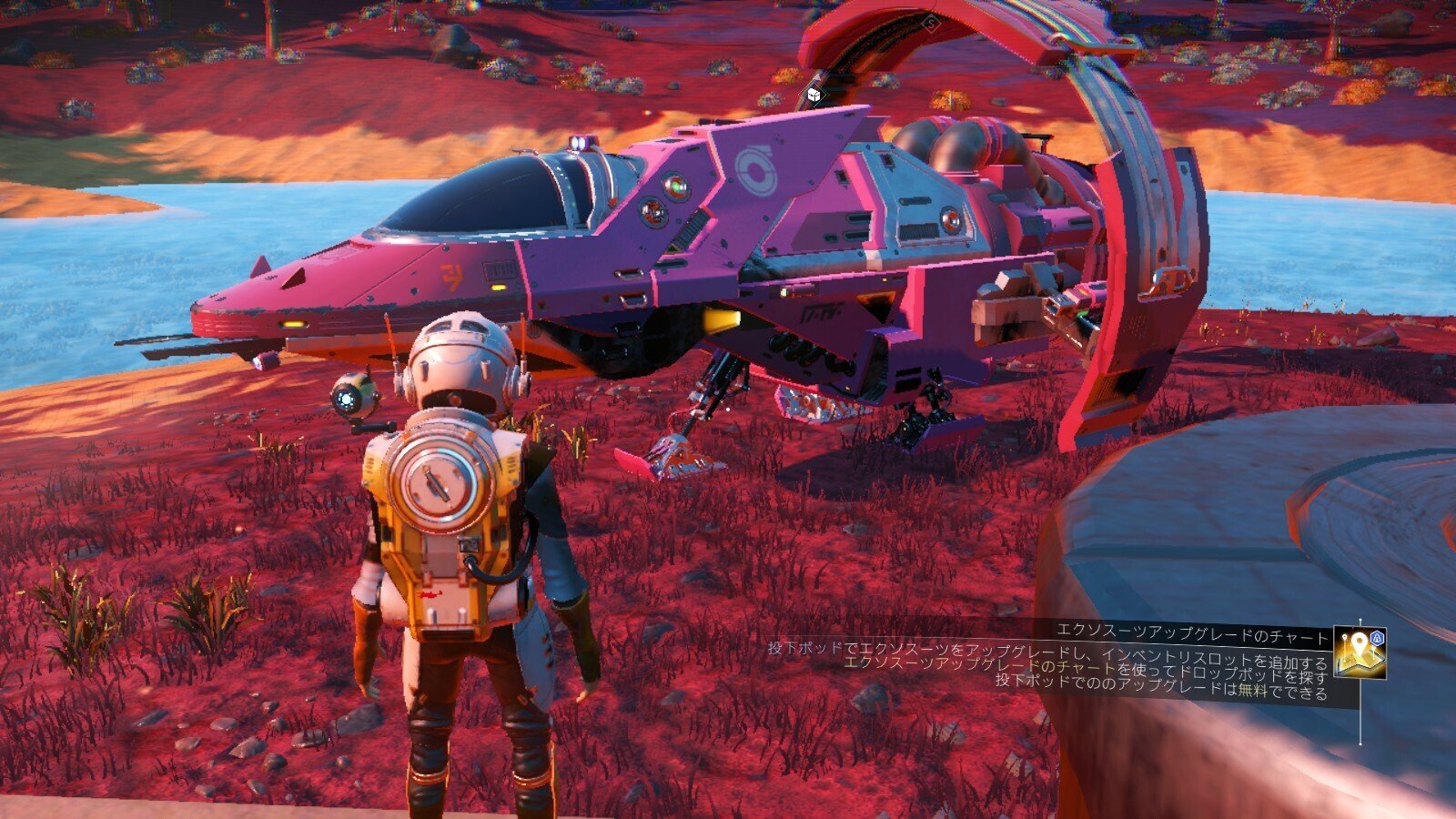This screenshot has width=1456, height=819.
Task: Click the cube cargo container marker icon
Action: coord(813,94)
